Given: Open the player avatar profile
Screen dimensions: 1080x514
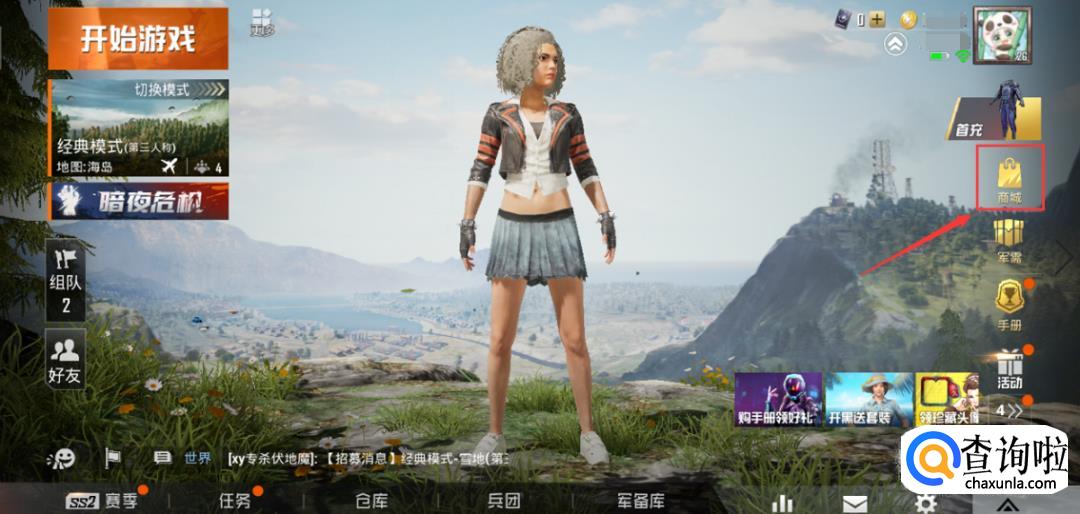Looking at the screenshot, I should [x=1002, y=36].
